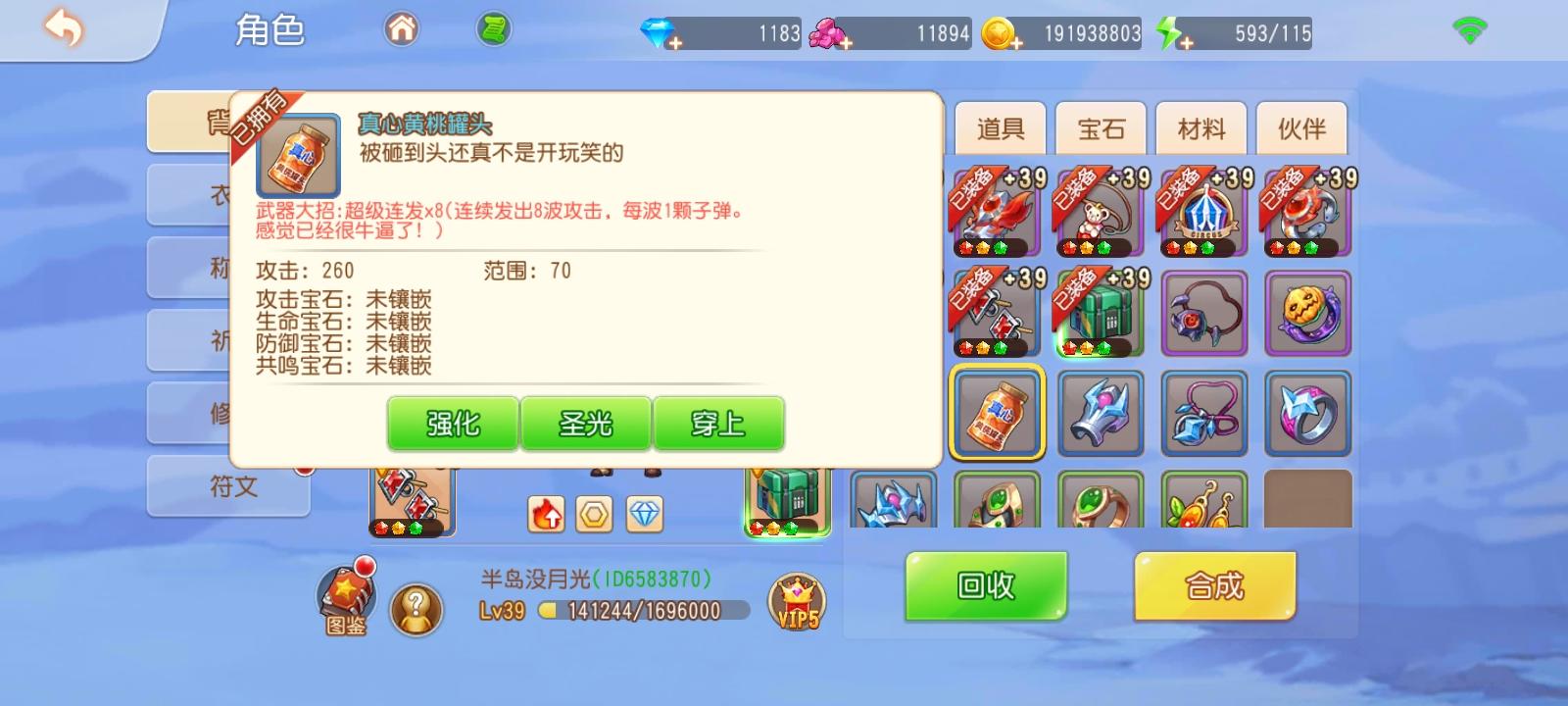Click the flame enhance icon below the character
This screenshot has width=1568, height=706.
coord(546,513)
